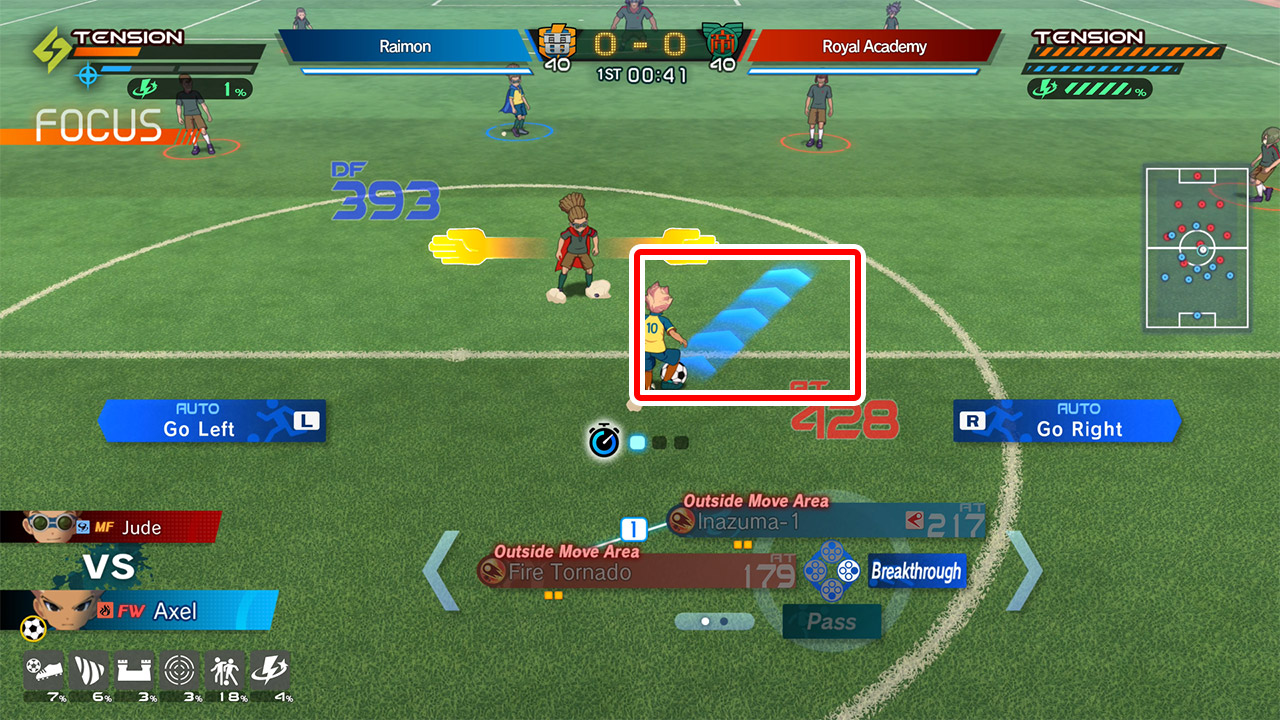Click the left arrow of the move list
This screenshot has width=1280, height=720.
point(440,571)
